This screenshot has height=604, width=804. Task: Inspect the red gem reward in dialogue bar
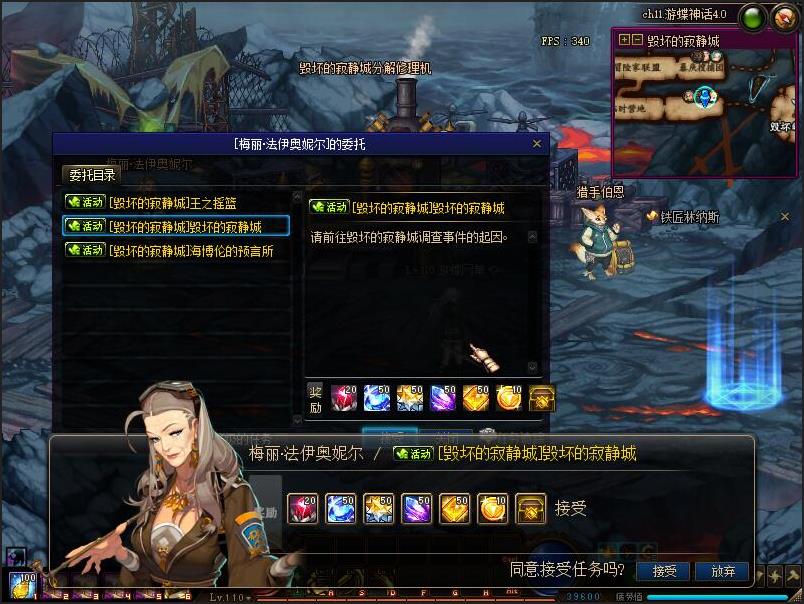(x=302, y=509)
